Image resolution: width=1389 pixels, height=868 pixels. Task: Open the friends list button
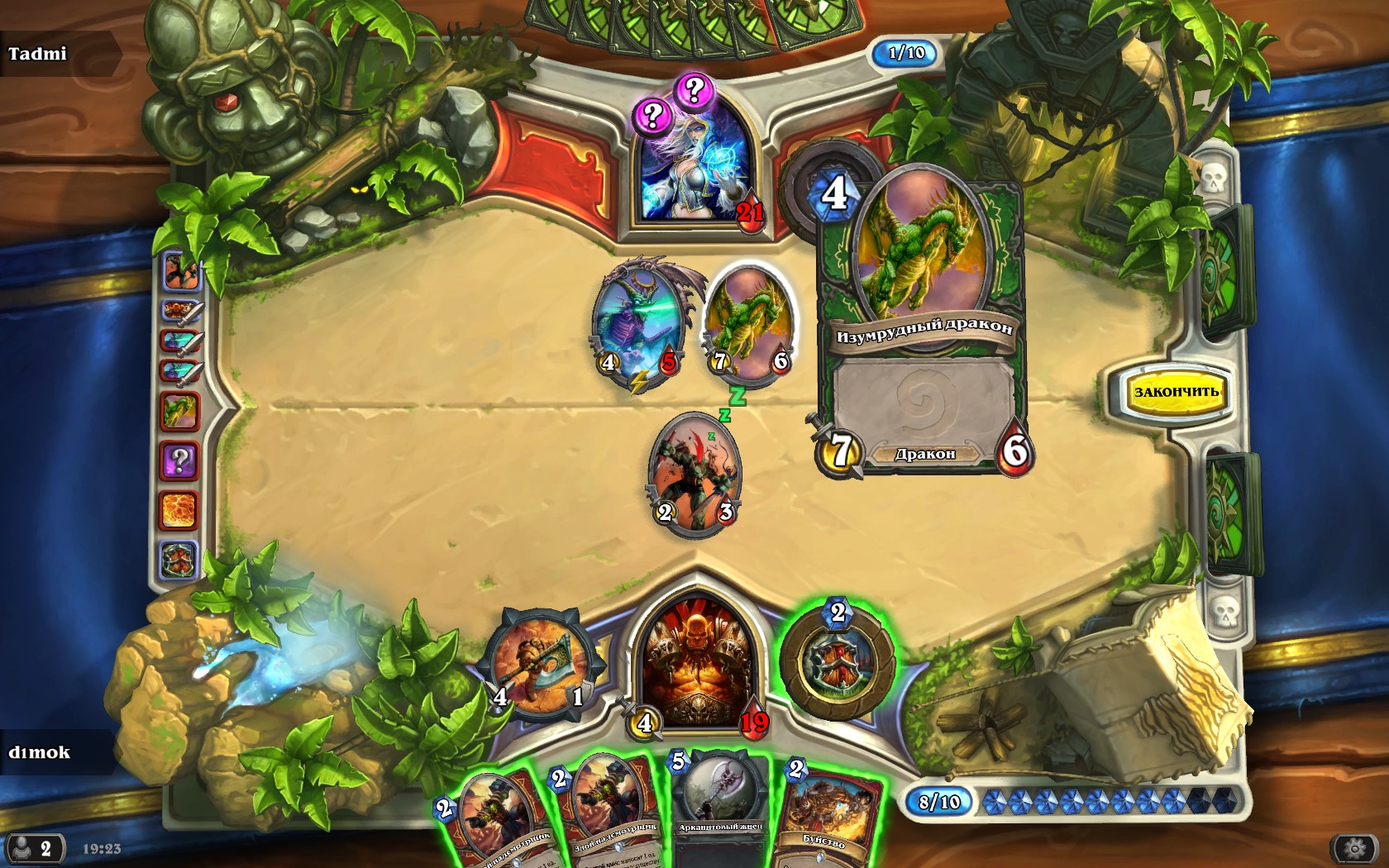point(35,849)
